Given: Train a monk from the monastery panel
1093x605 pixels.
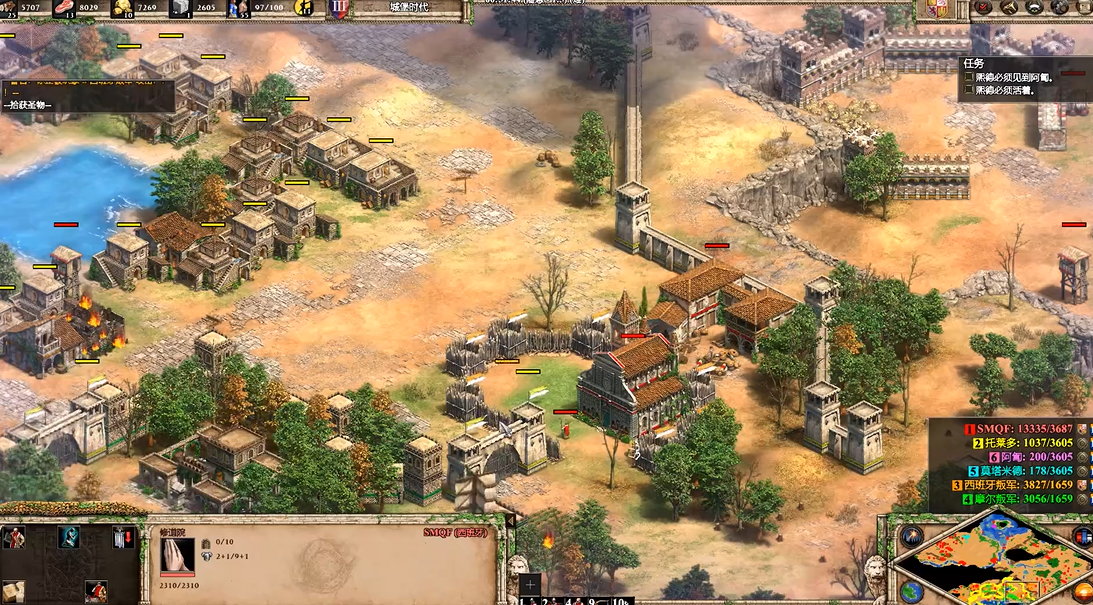Looking at the screenshot, I should coord(14,539).
